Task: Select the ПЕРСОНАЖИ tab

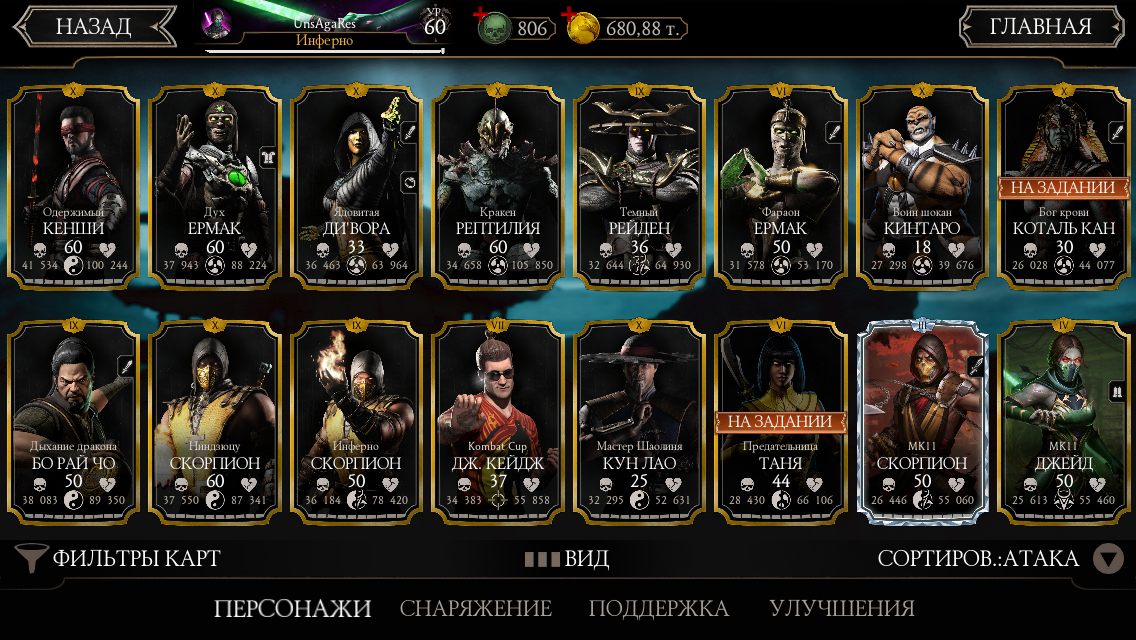Action: 292,608
